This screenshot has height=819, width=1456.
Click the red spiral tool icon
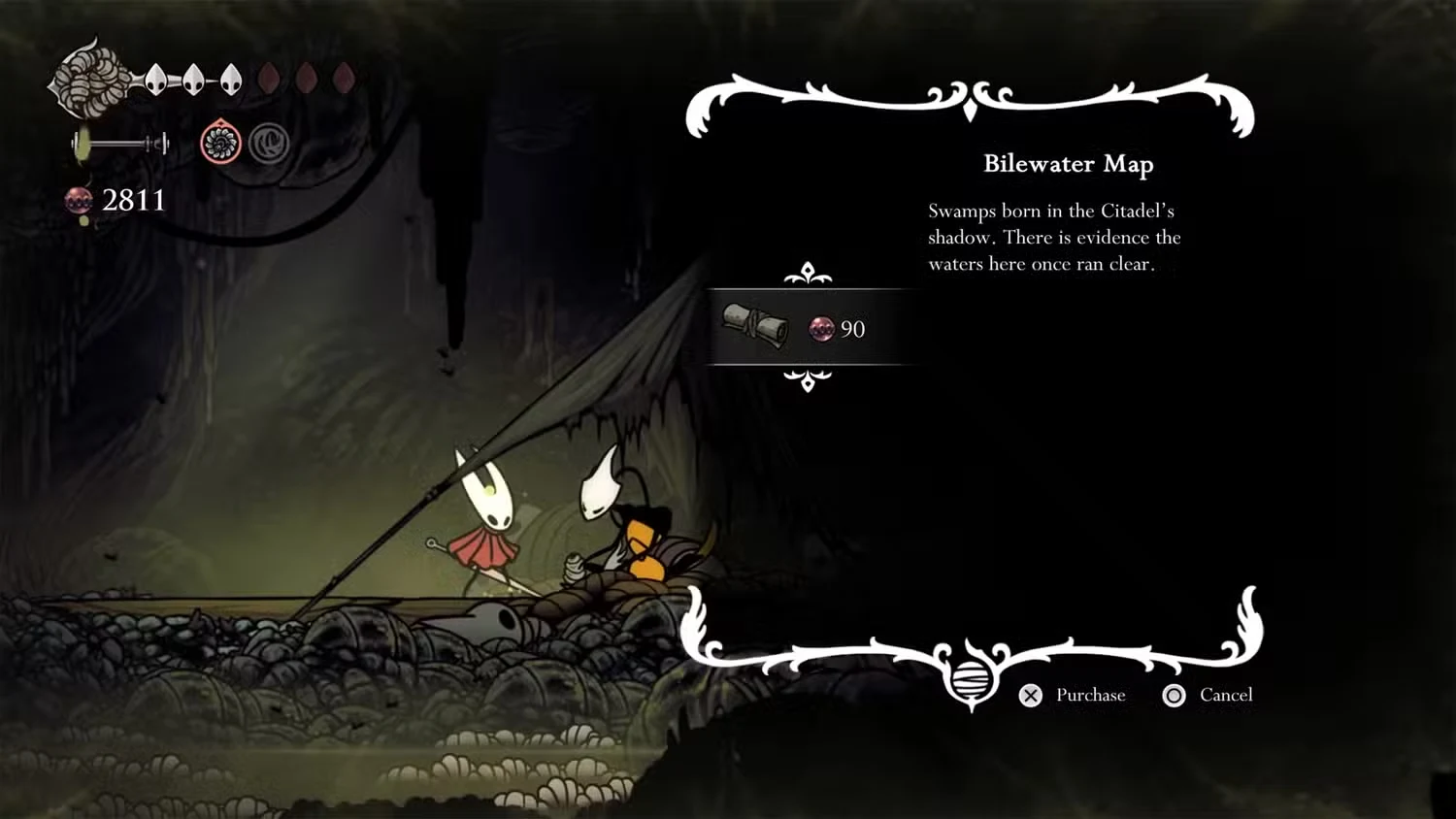click(220, 145)
